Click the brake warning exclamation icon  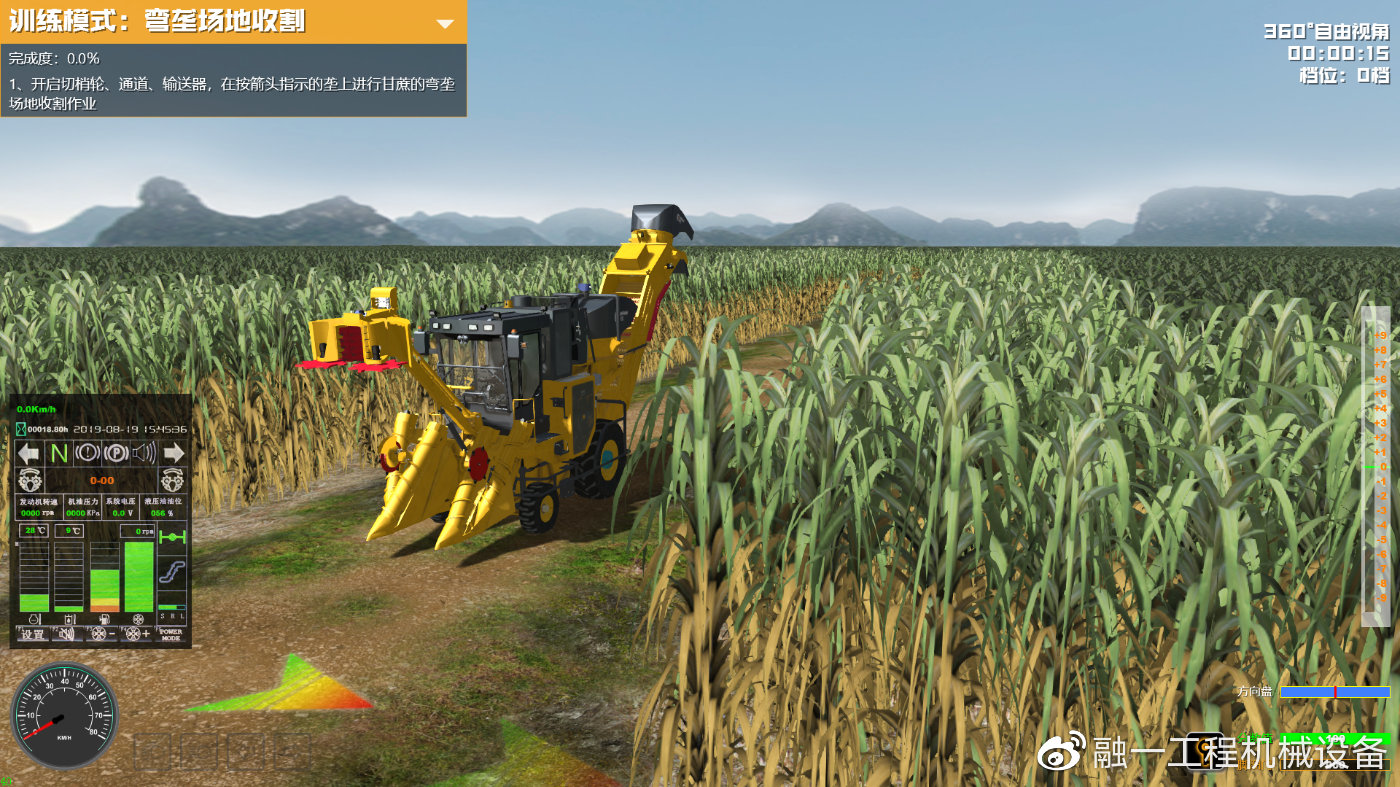coord(87,453)
